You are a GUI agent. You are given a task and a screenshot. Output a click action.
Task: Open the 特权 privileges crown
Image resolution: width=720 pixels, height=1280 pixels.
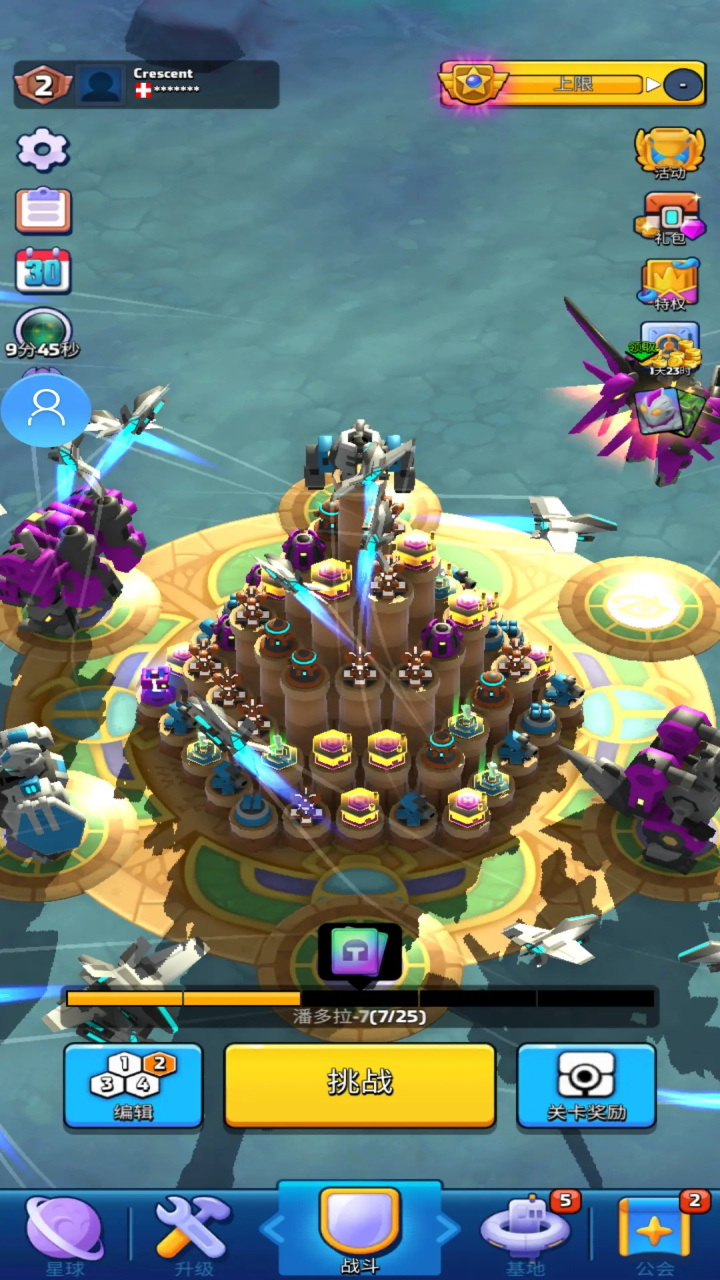[x=669, y=284]
